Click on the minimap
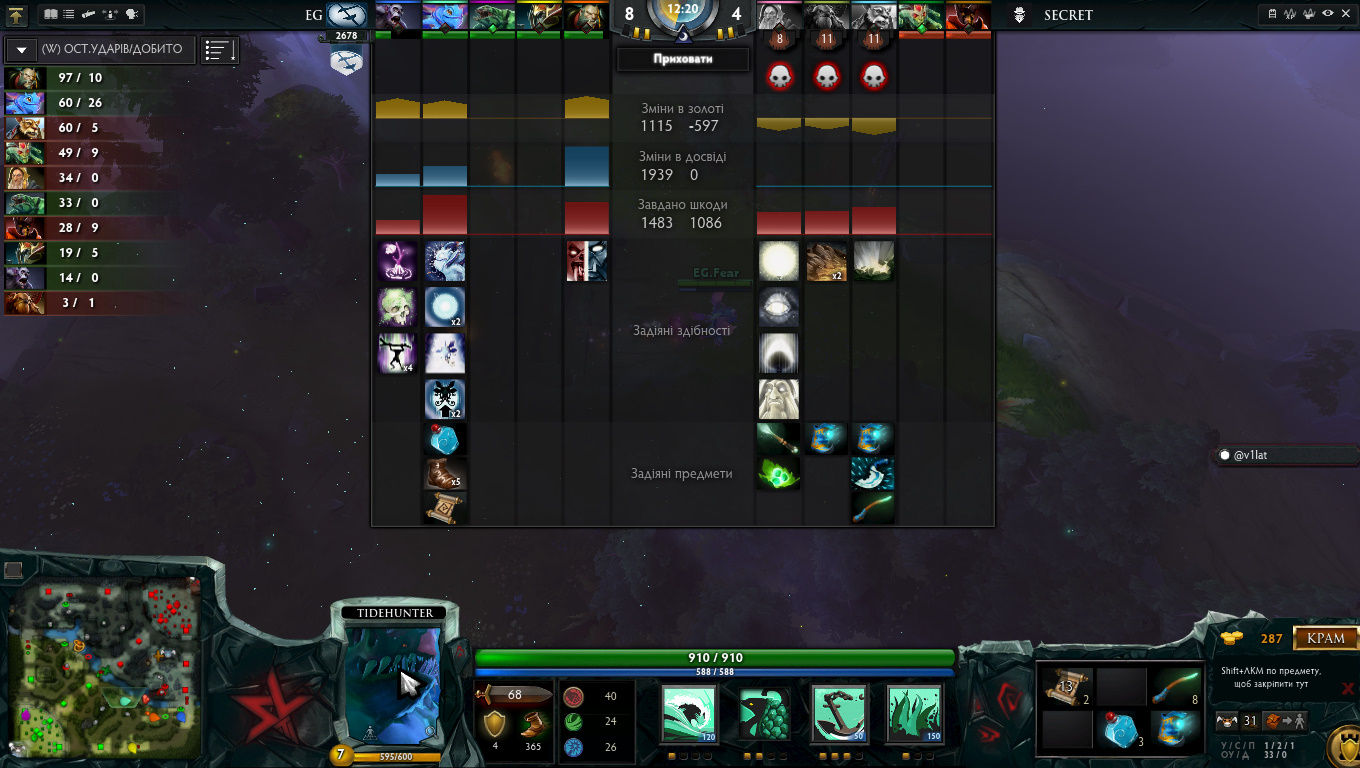Screen dimensions: 1360x768 point(105,667)
